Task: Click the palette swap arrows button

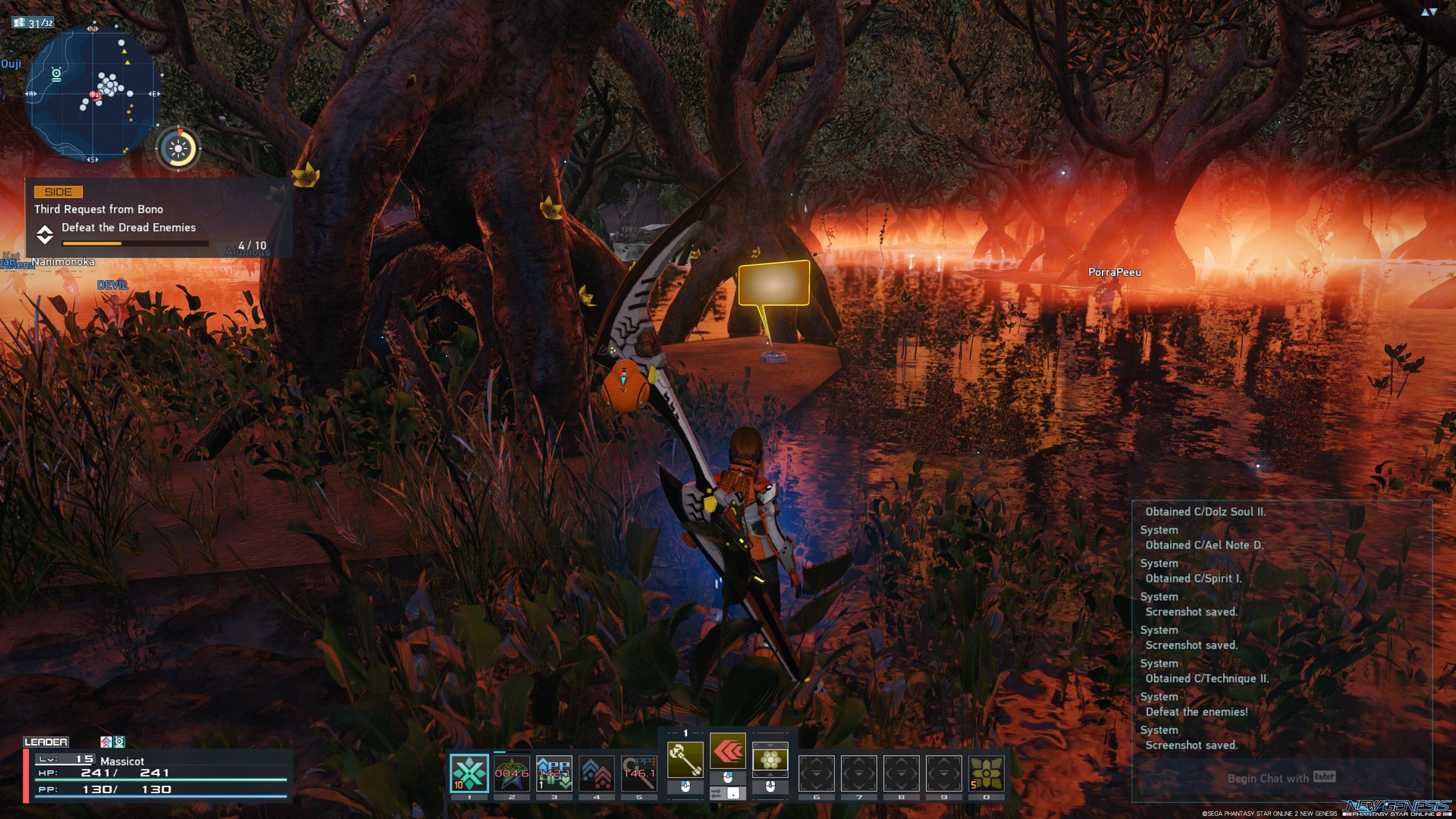Action: 716,793
